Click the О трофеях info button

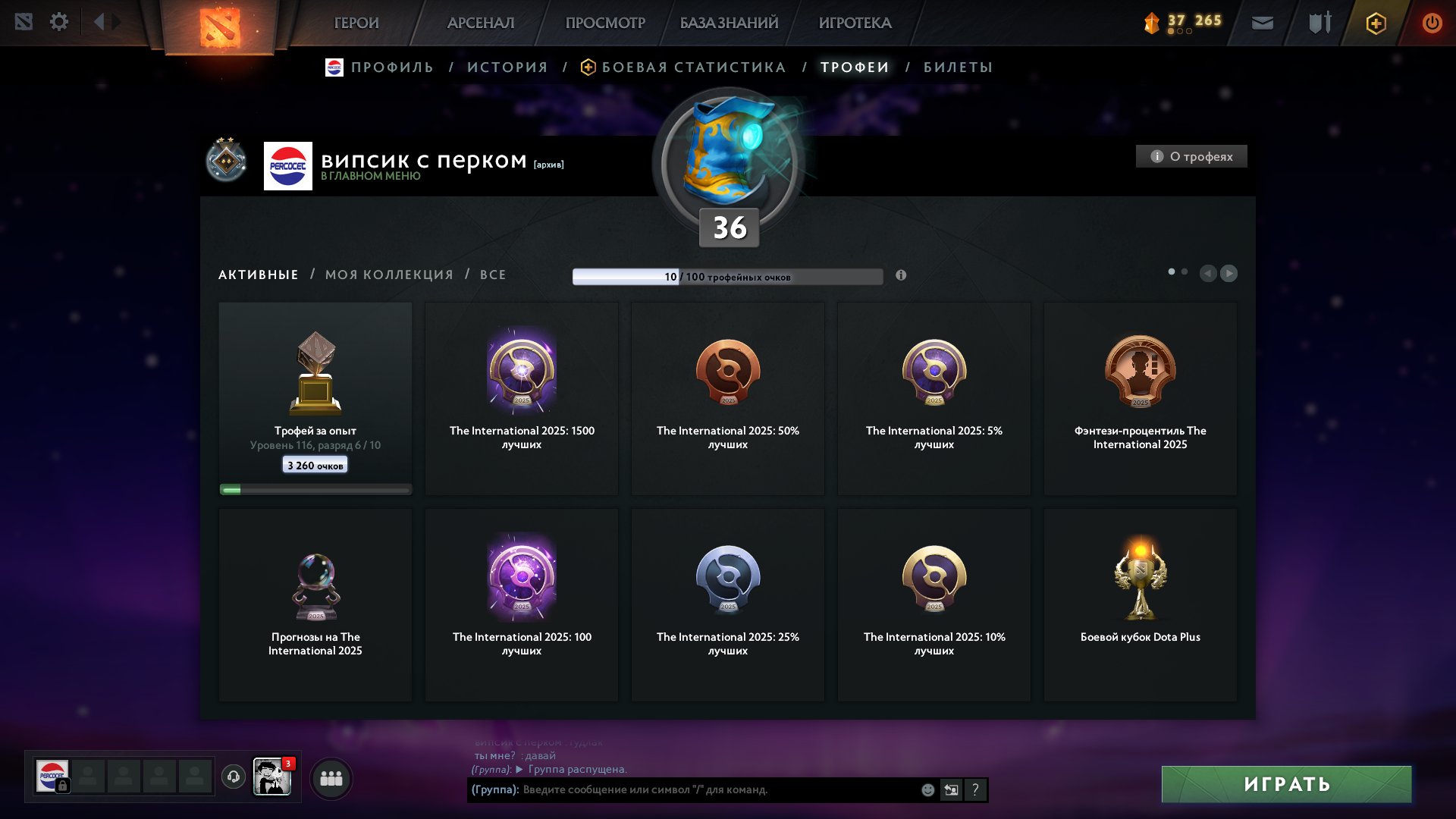[x=1191, y=156]
